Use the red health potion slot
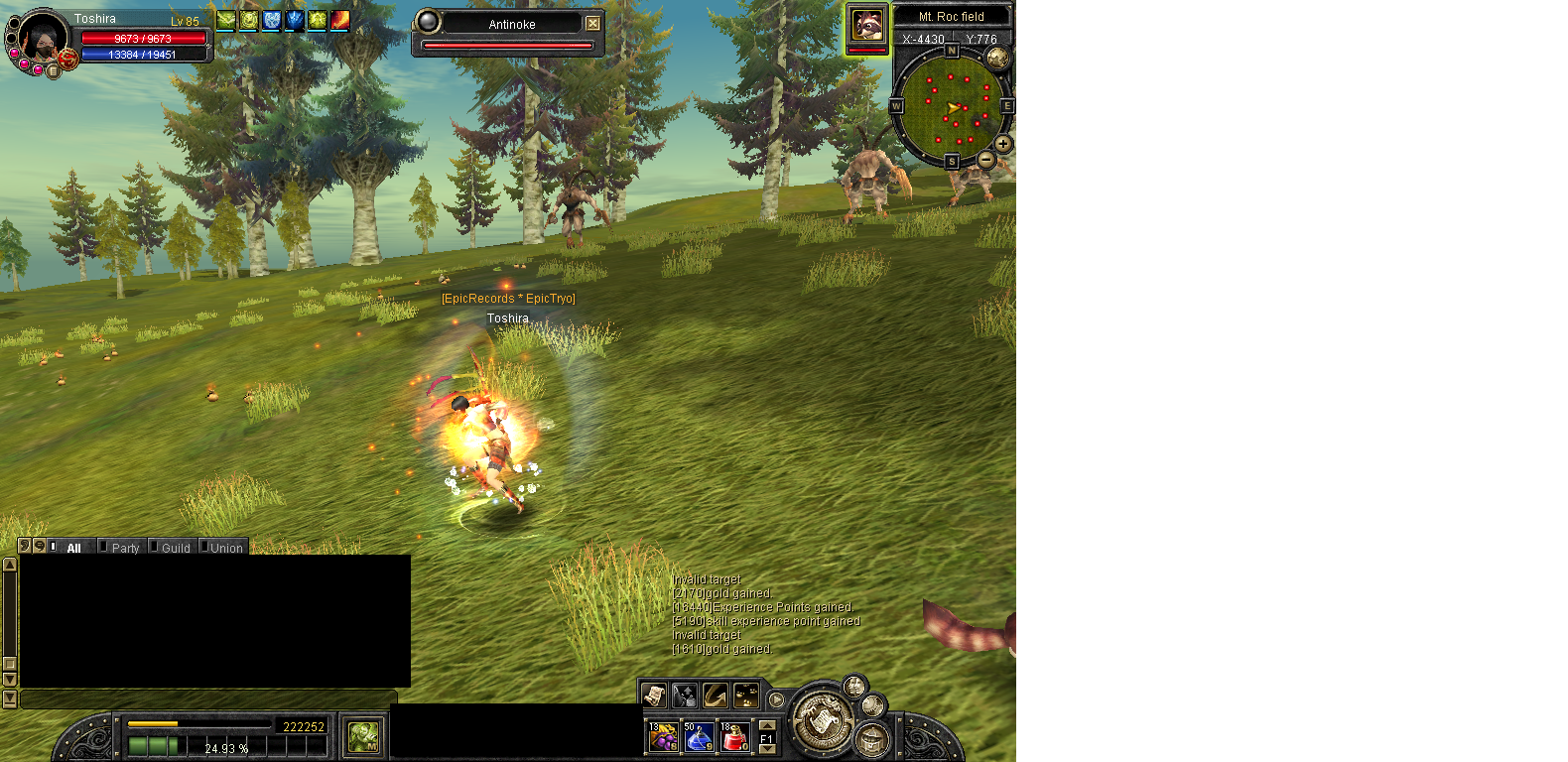 click(734, 737)
